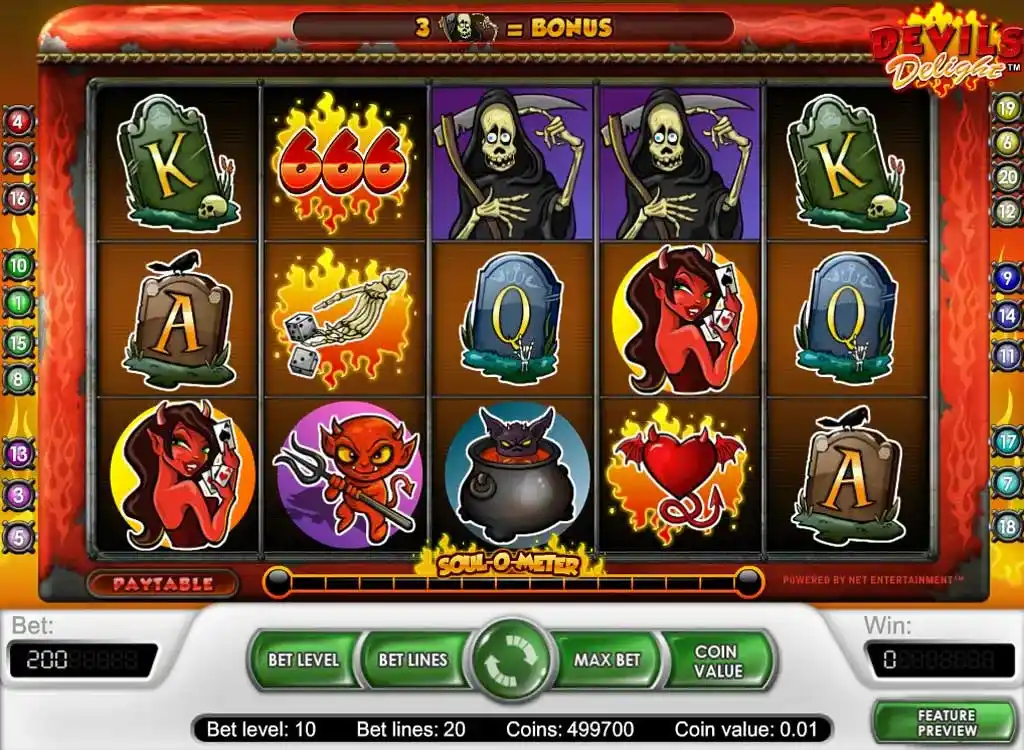Choose bet line number 19 marker
The width and height of the screenshot is (1024, 750).
[1006, 106]
